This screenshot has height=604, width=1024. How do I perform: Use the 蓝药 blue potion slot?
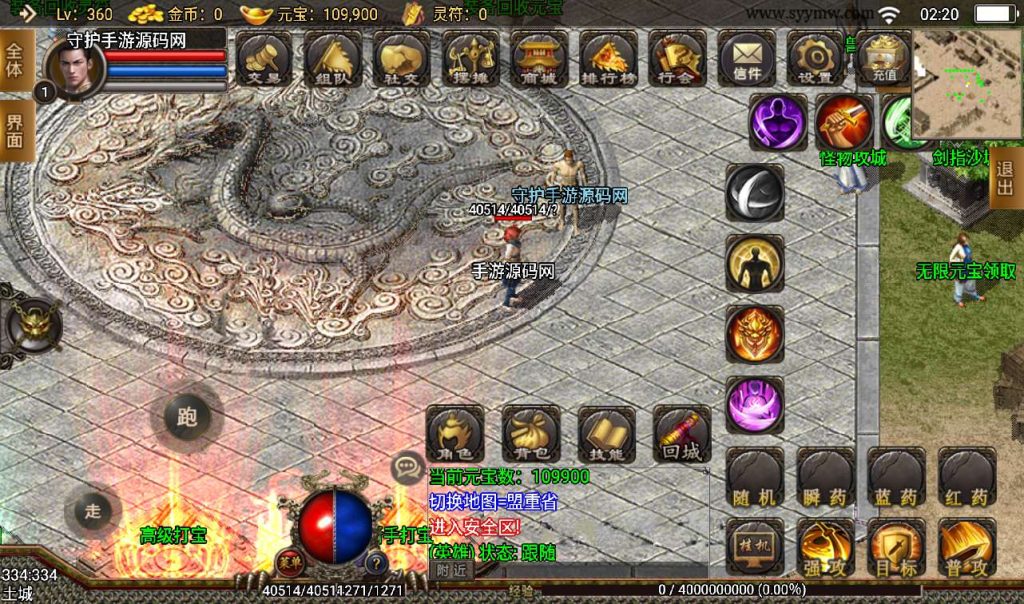point(896,476)
